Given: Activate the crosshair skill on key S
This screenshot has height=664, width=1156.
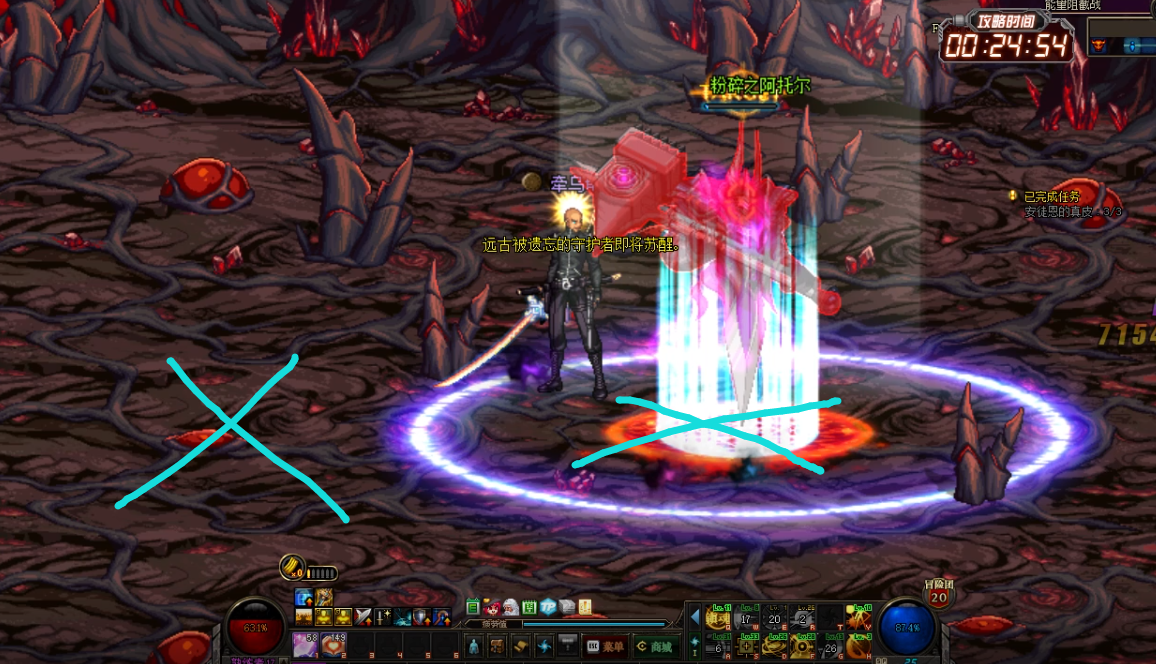Looking at the screenshot, I should (x=745, y=647).
